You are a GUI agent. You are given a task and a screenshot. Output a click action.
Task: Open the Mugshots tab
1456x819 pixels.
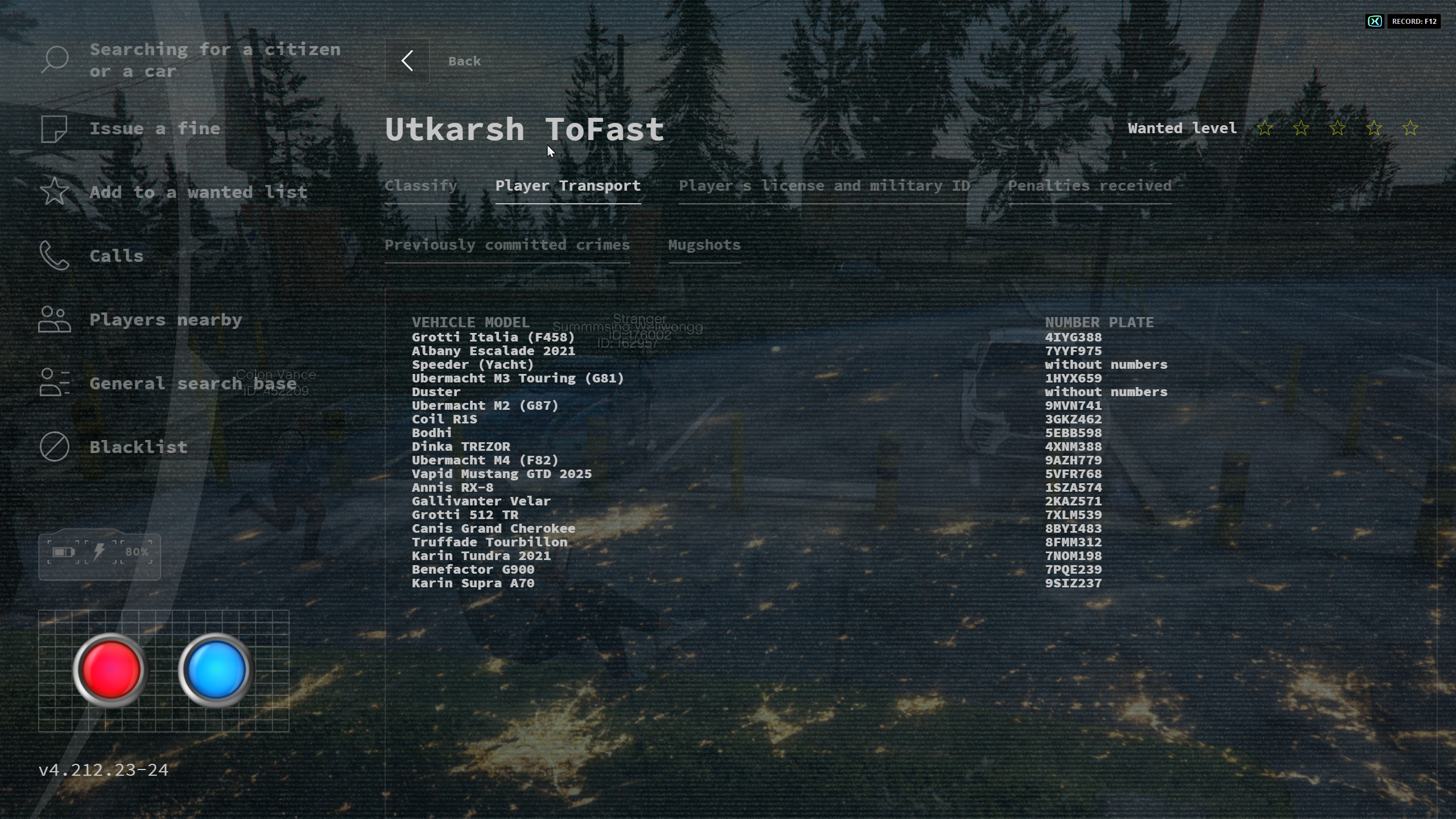[704, 245]
